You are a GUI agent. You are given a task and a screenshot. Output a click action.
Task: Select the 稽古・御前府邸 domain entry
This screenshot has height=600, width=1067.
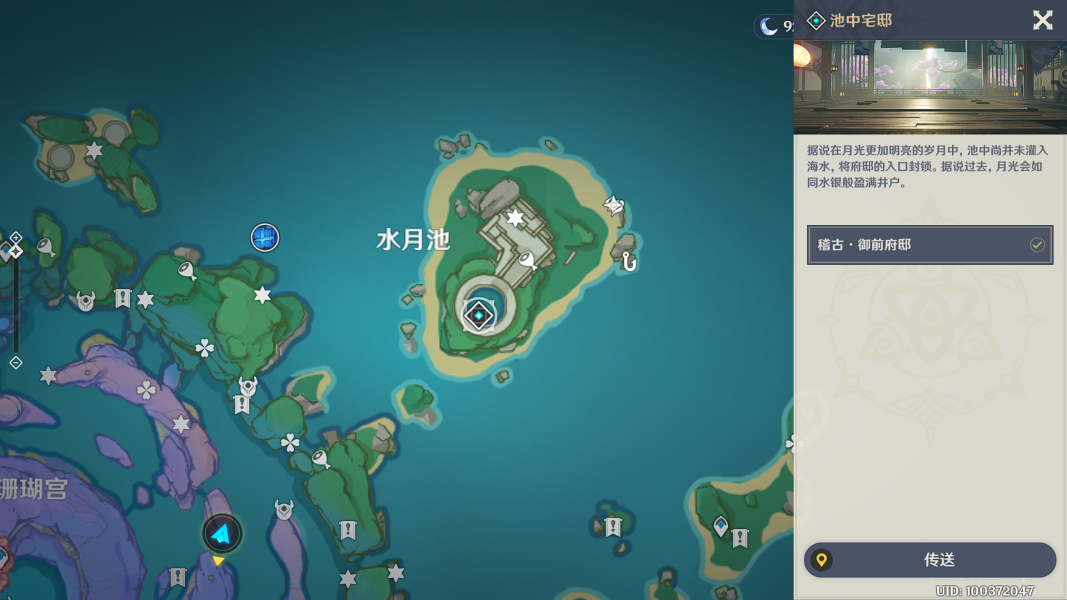tap(930, 245)
